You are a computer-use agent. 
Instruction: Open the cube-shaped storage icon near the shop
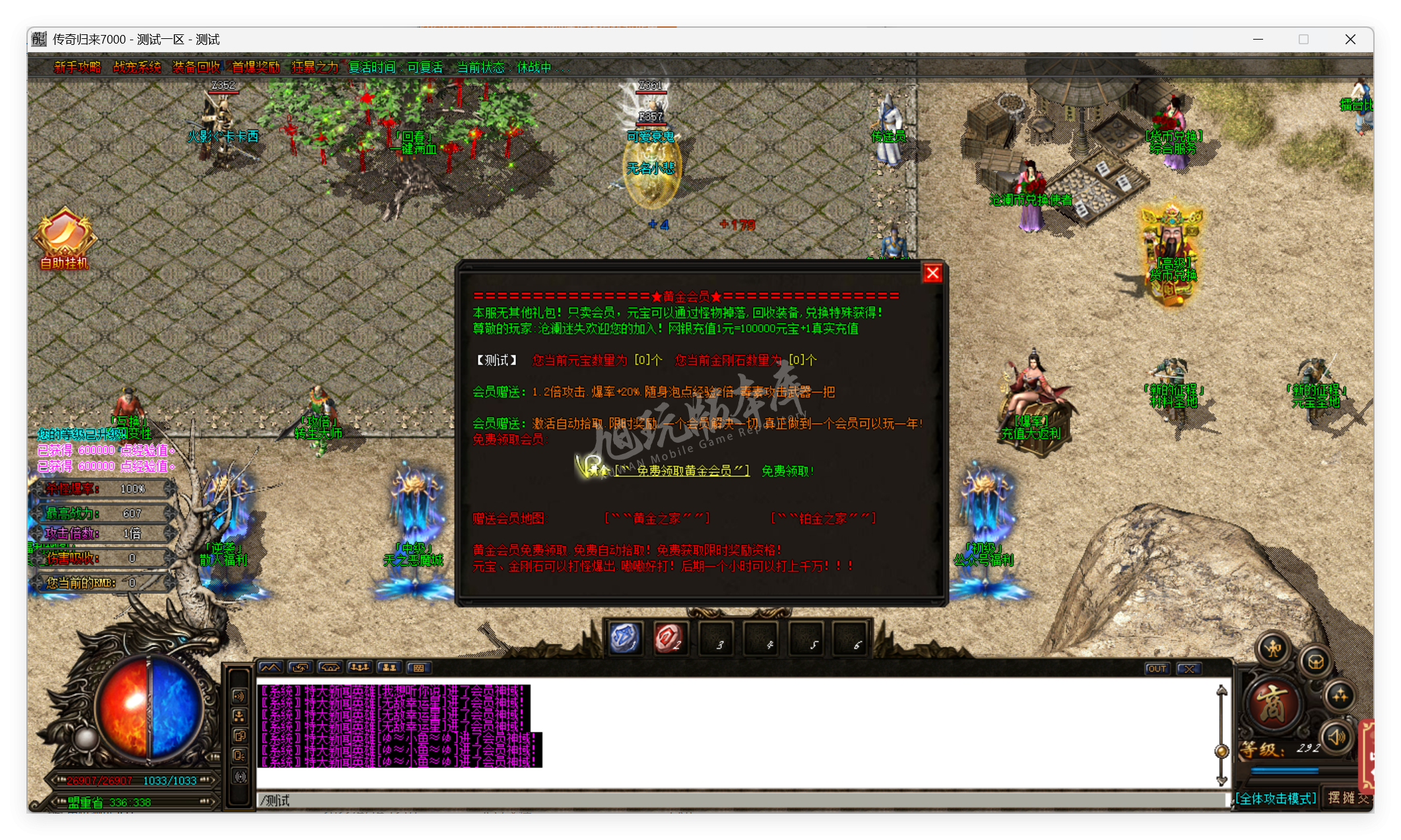pos(1316,662)
